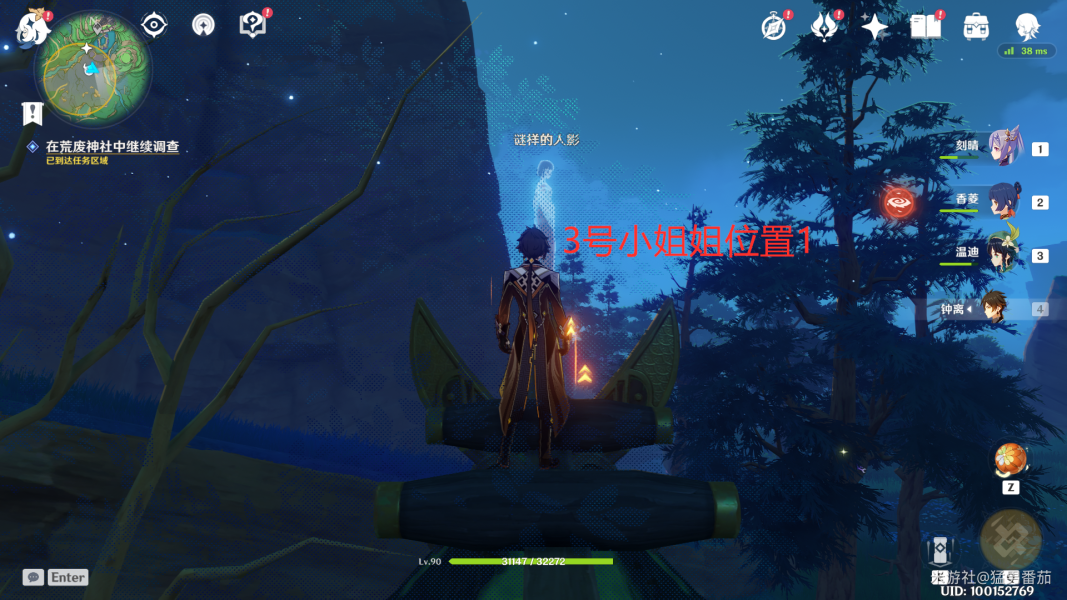Open the question-mark tutorial book icon
The height and width of the screenshot is (600, 1067).
tap(253, 25)
